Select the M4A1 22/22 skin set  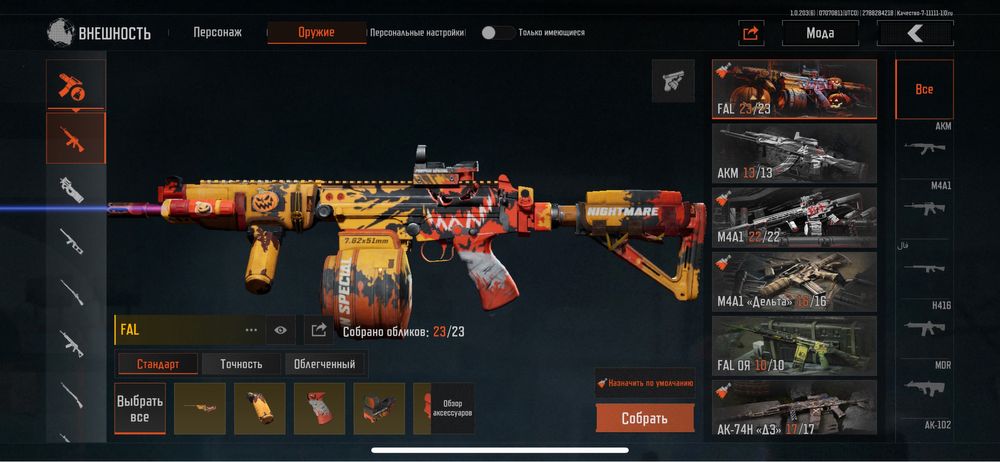click(x=794, y=217)
